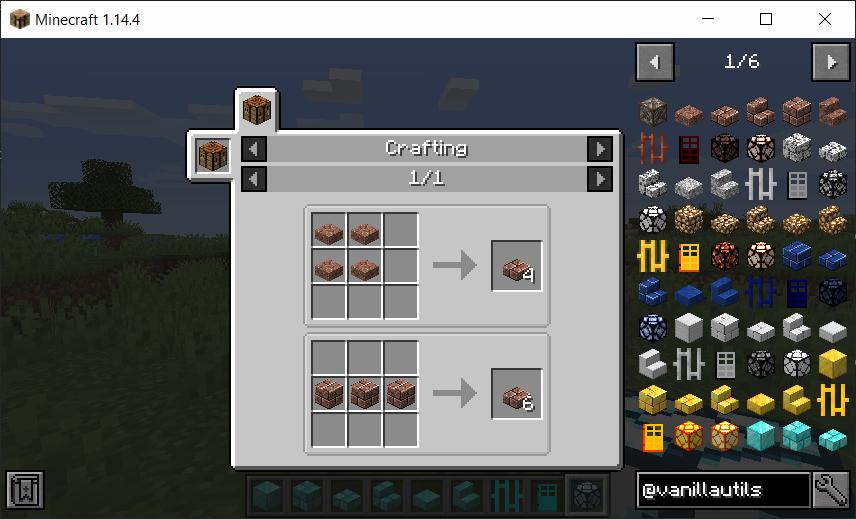Click the crafting table catalyst slot
856x519 pixels.
pos(213,156)
